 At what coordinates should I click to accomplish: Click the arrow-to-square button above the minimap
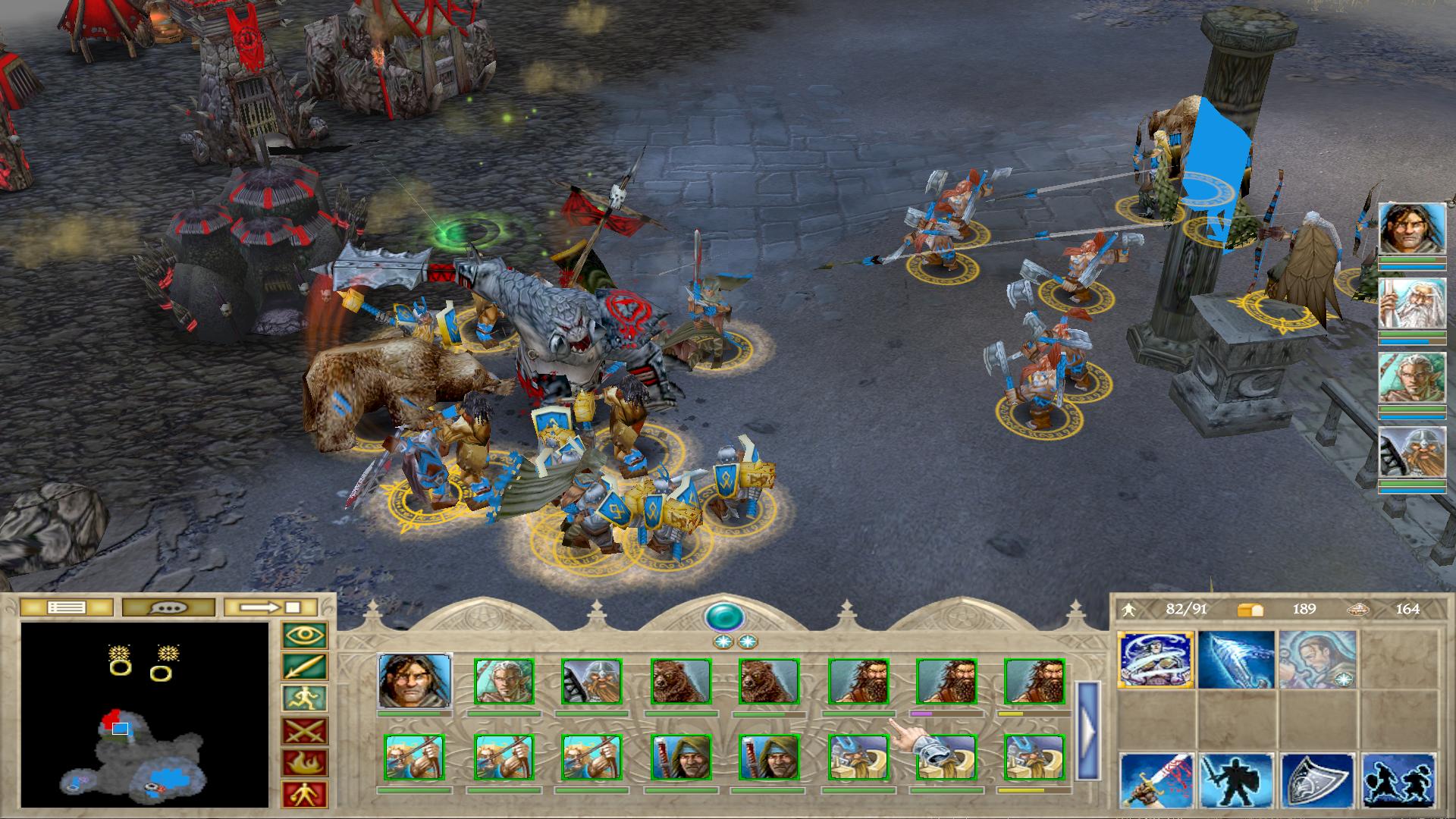[x=271, y=607]
